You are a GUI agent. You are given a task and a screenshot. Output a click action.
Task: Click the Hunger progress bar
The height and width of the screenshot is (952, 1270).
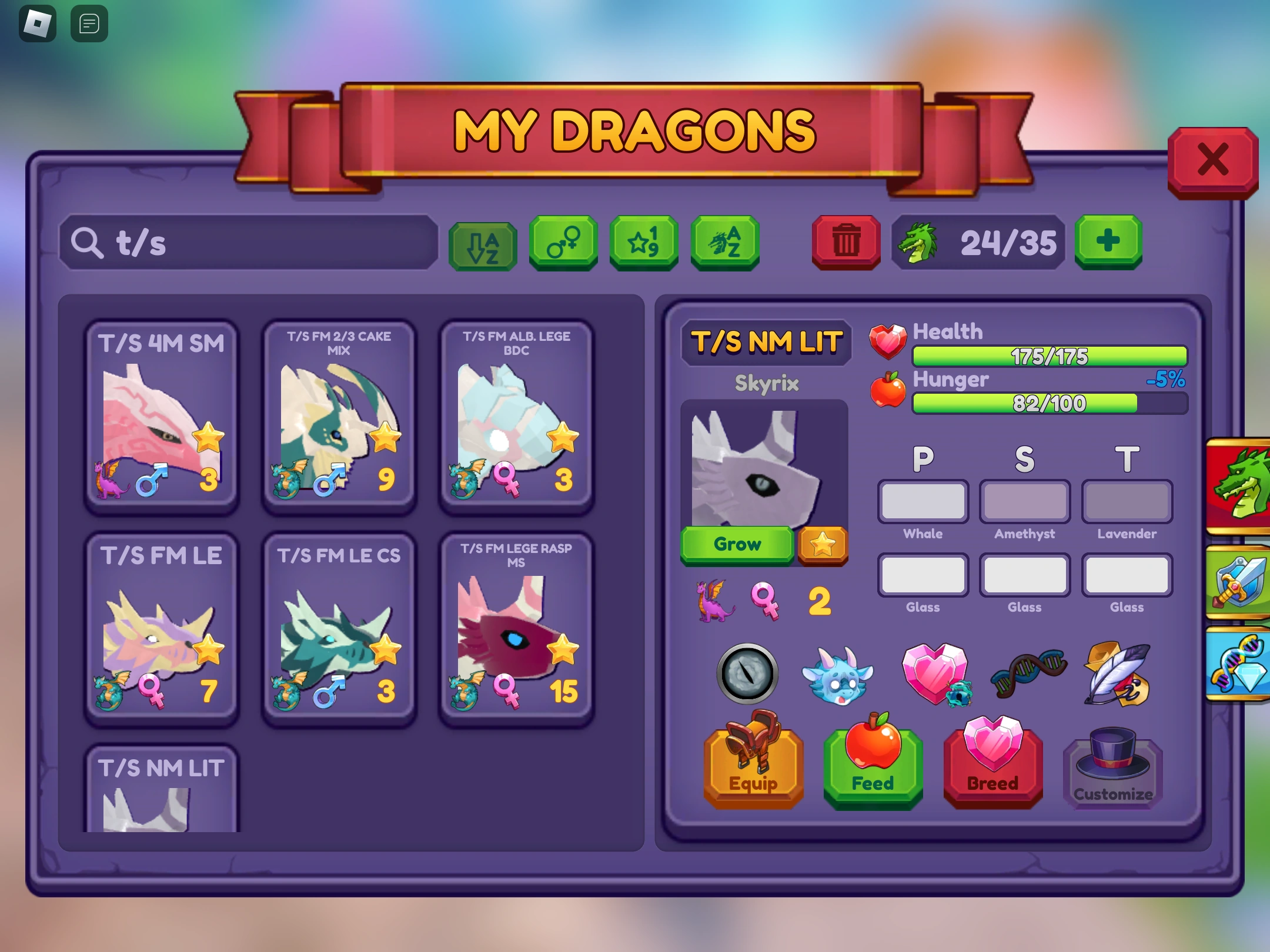tap(1050, 403)
